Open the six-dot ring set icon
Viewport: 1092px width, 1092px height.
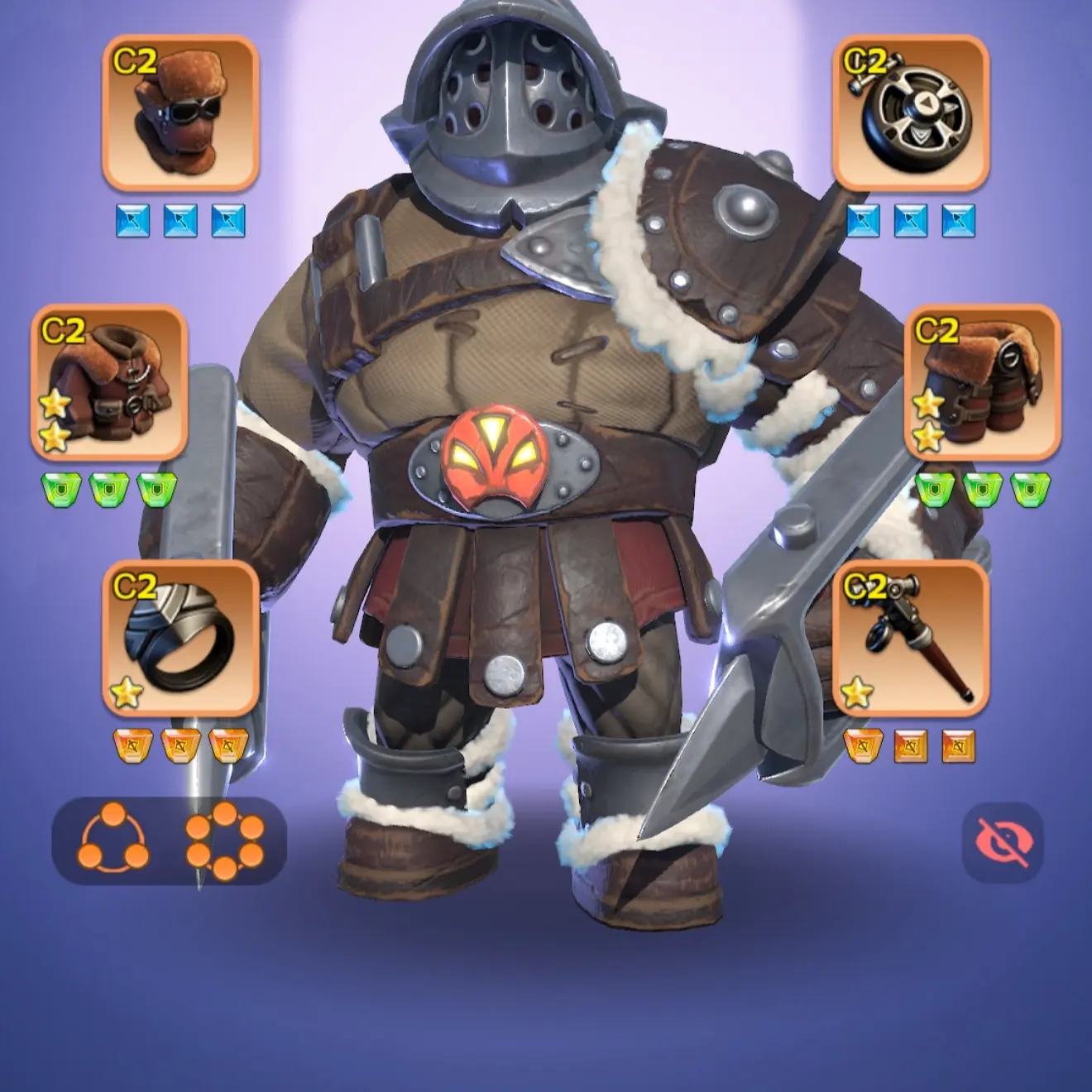[x=225, y=841]
